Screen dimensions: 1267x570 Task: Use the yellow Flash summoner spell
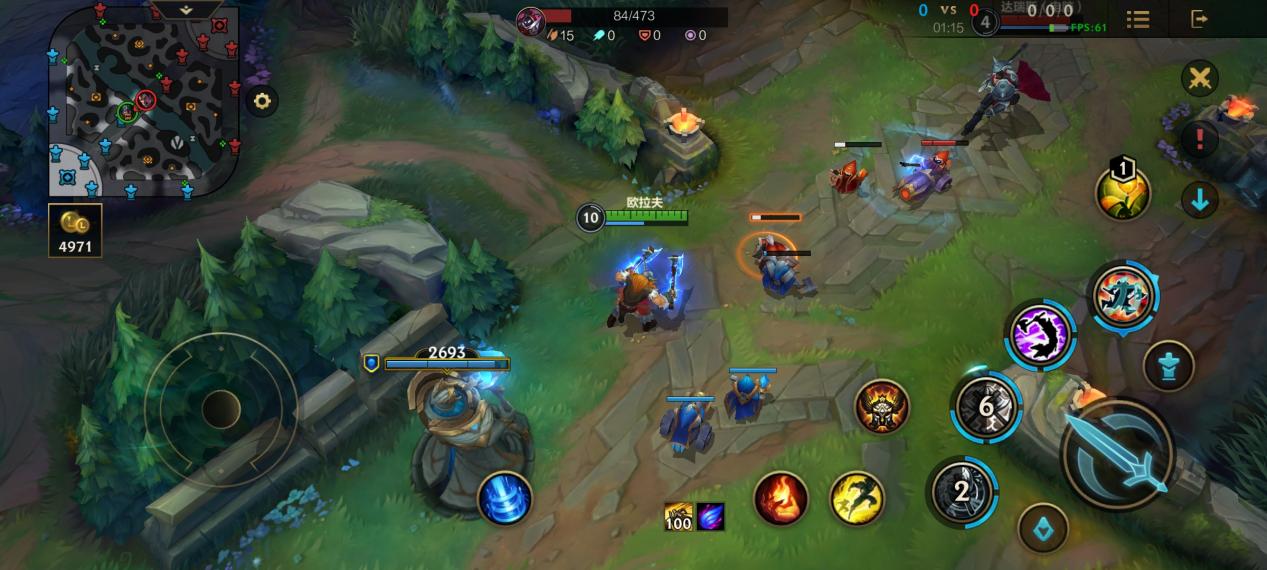857,497
